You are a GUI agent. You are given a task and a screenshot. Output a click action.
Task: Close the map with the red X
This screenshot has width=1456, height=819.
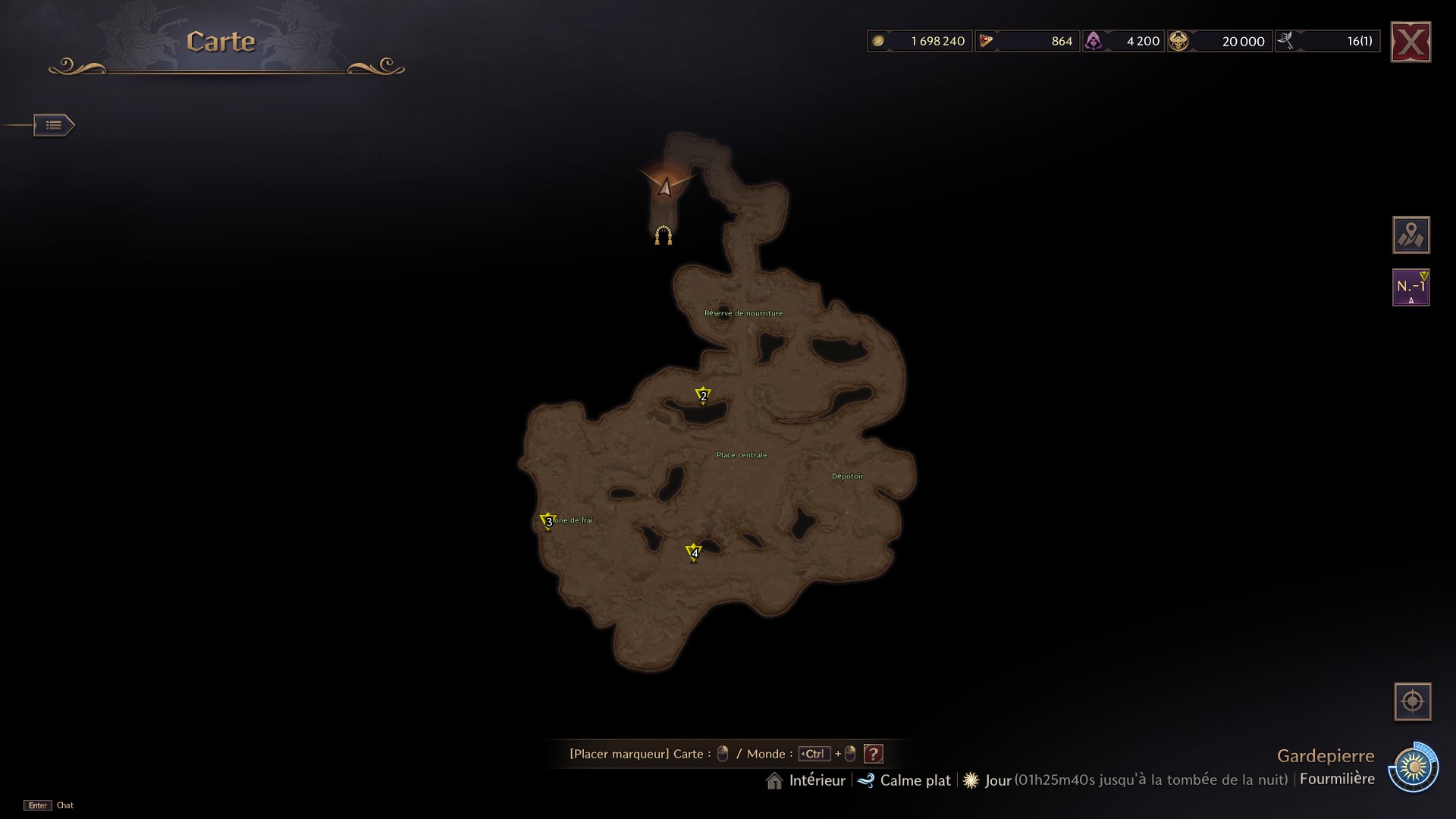tap(1410, 42)
